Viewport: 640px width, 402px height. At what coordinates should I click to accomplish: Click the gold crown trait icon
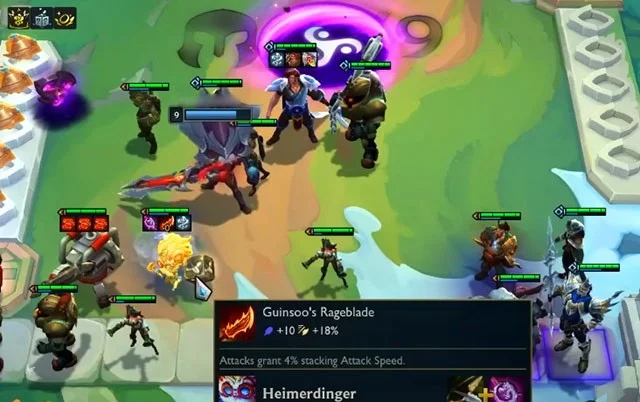[x=17, y=16]
